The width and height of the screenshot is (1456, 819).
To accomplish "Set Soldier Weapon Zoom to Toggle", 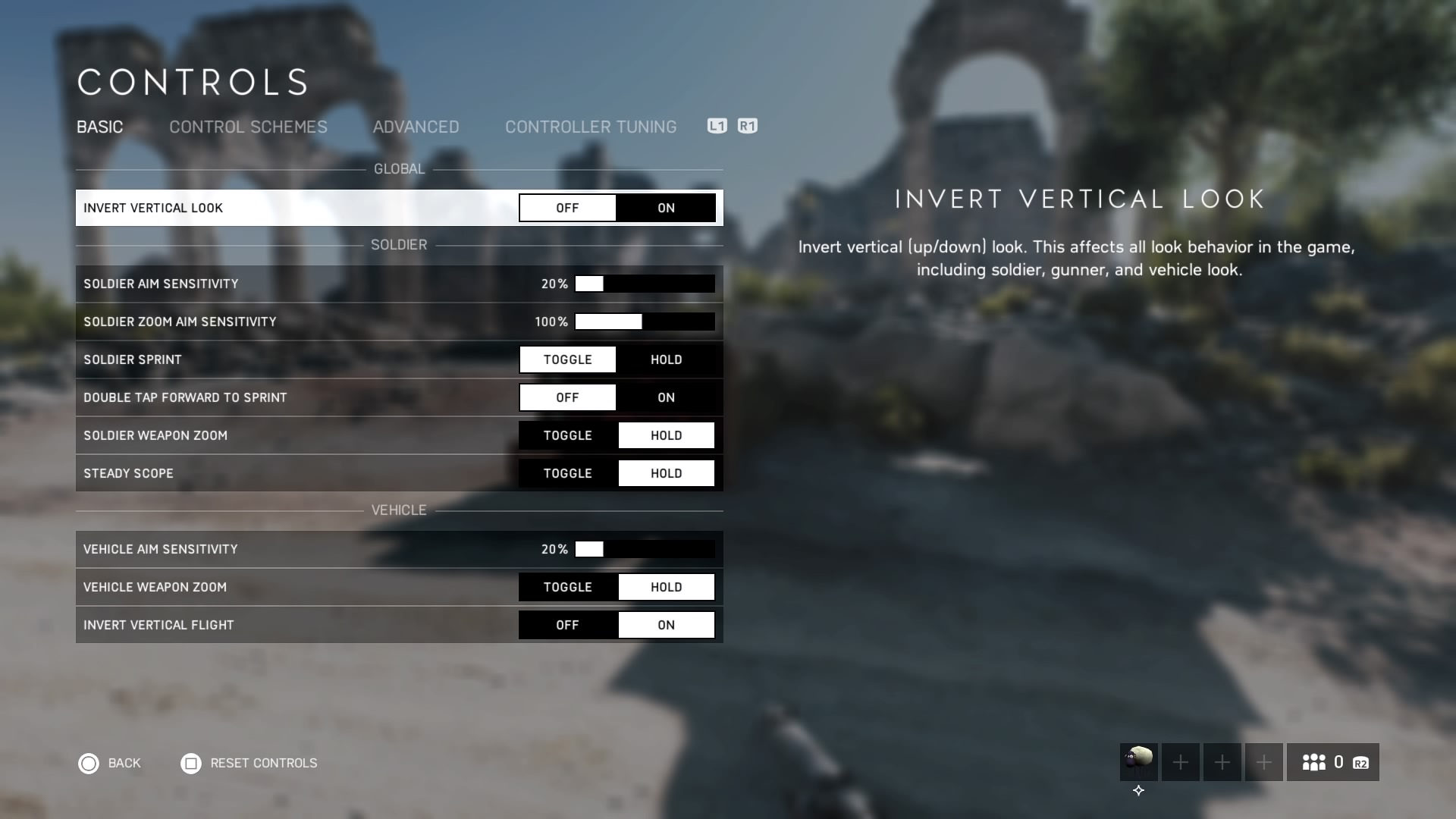I will pos(567,435).
